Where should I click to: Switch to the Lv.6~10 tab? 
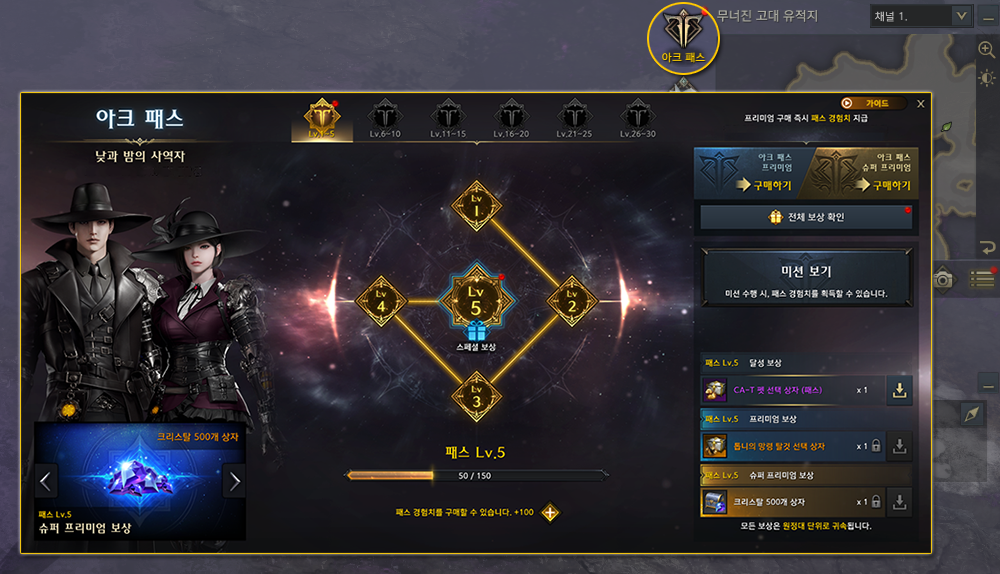pos(385,120)
